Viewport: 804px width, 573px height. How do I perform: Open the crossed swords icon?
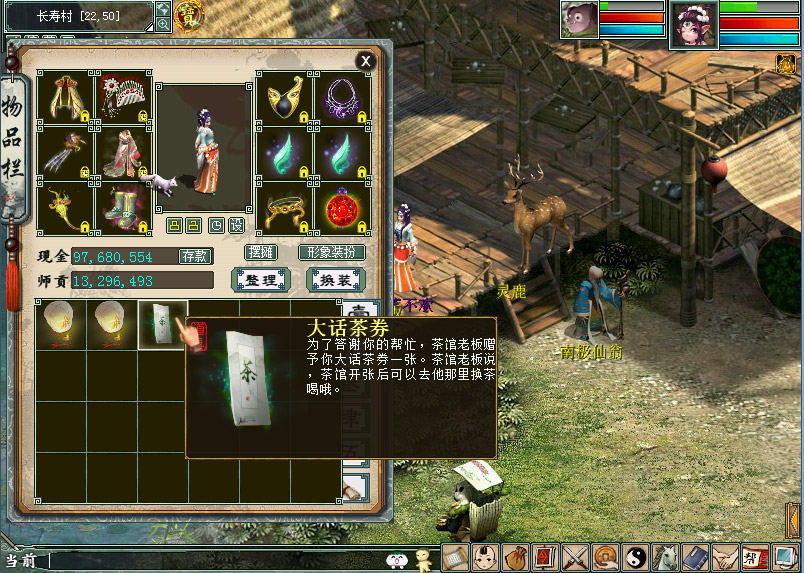[x=575, y=558]
